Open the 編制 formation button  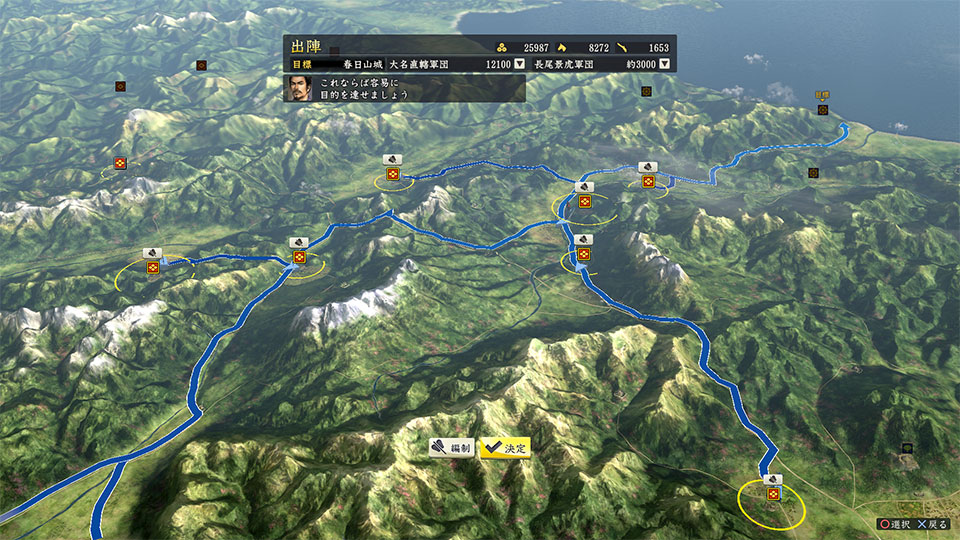[x=453, y=448]
